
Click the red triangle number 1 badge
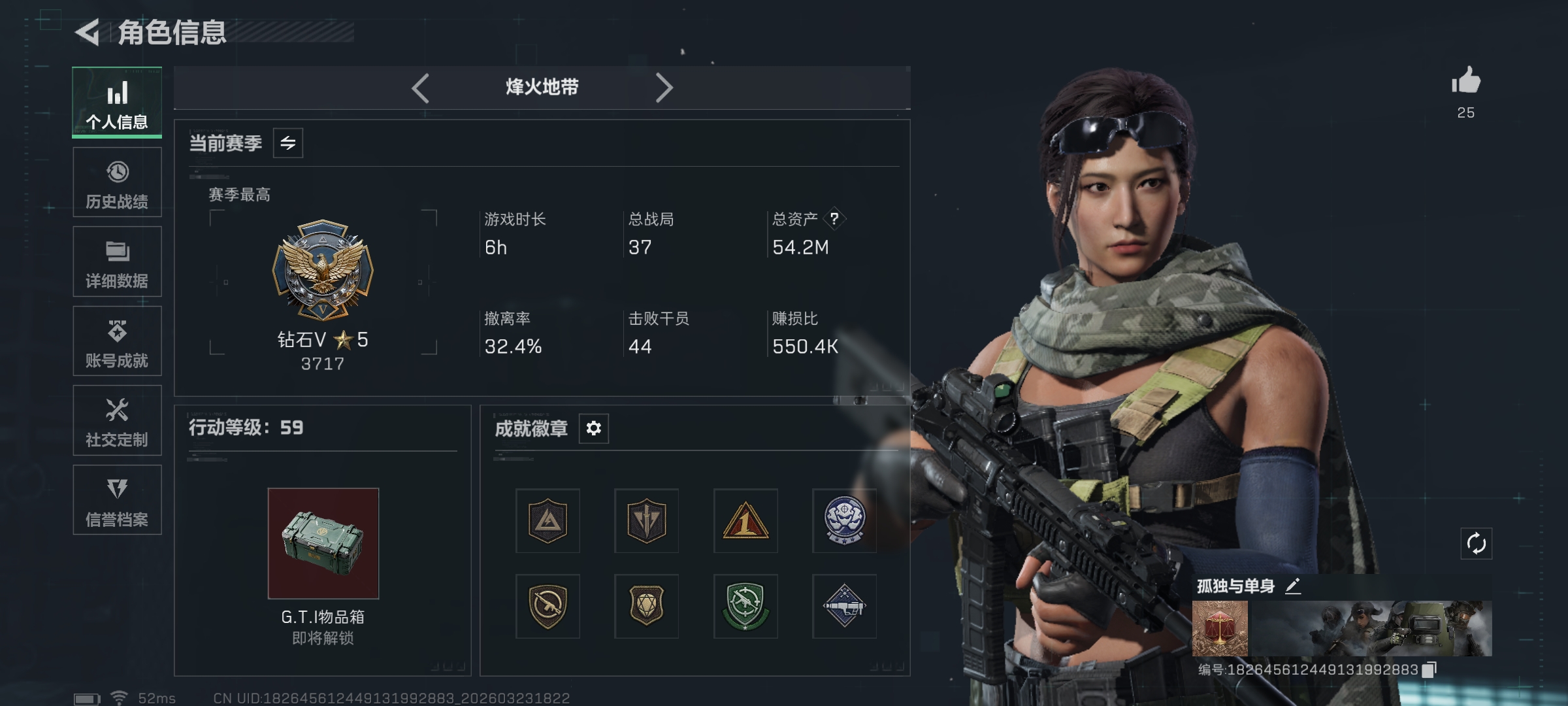[x=745, y=521]
